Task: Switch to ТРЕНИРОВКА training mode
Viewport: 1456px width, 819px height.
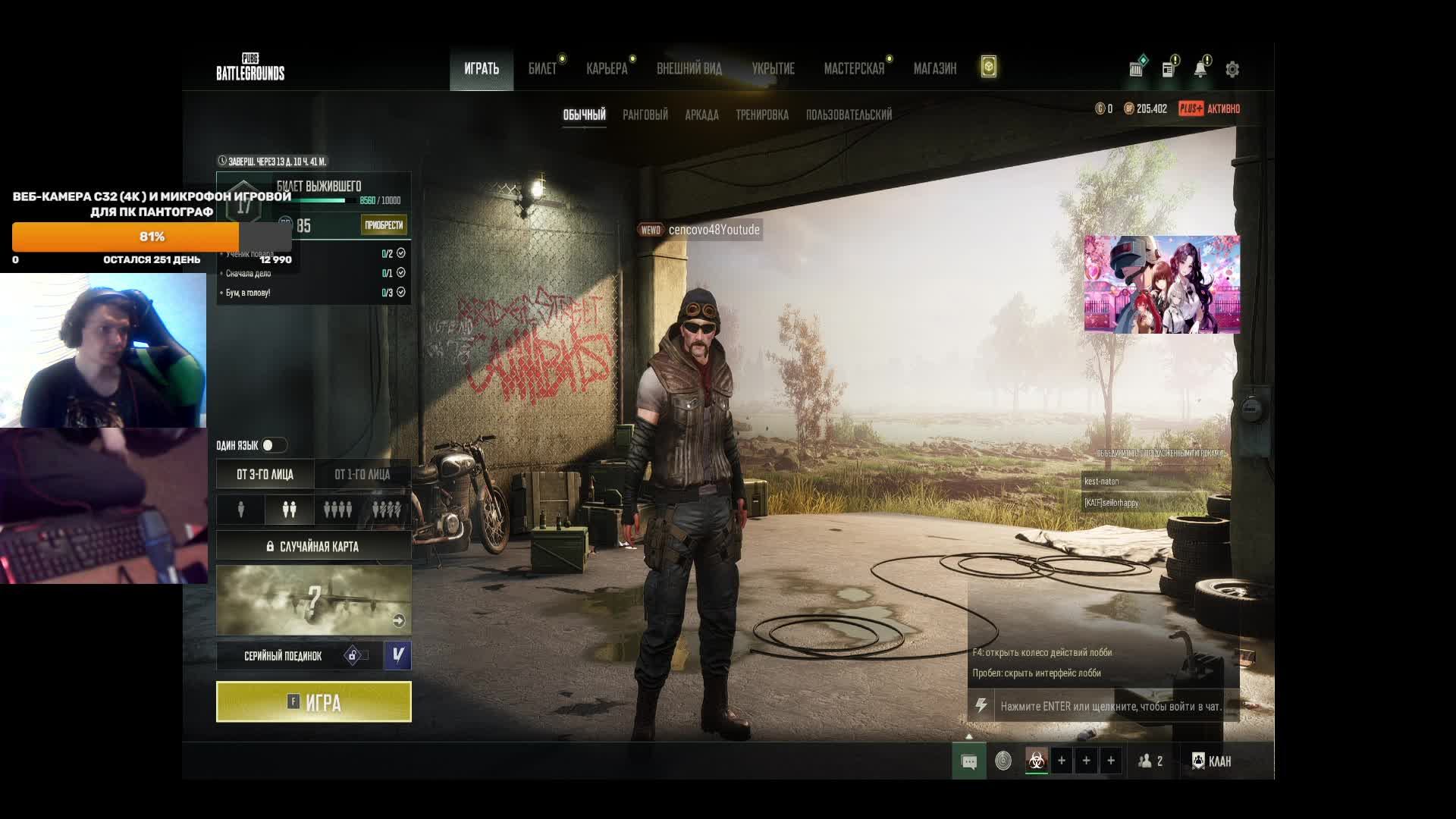Action: pyautogui.click(x=761, y=115)
